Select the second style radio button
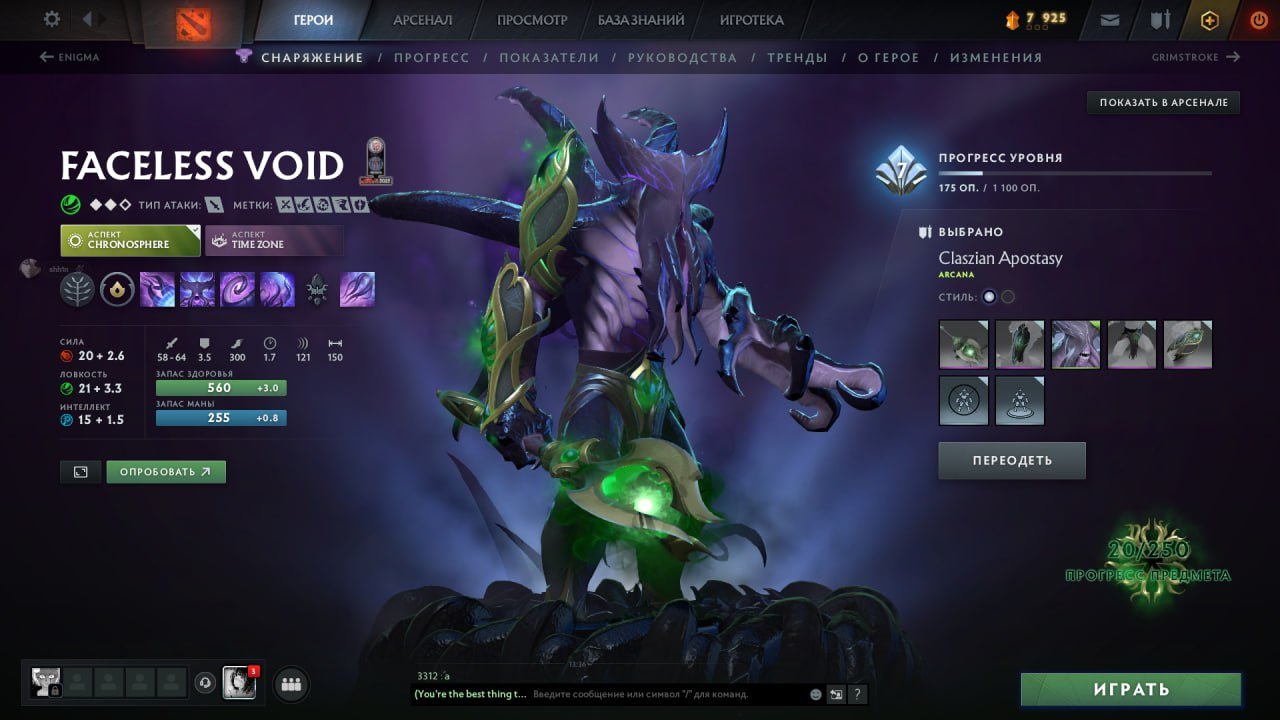 (x=1009, y=296)
